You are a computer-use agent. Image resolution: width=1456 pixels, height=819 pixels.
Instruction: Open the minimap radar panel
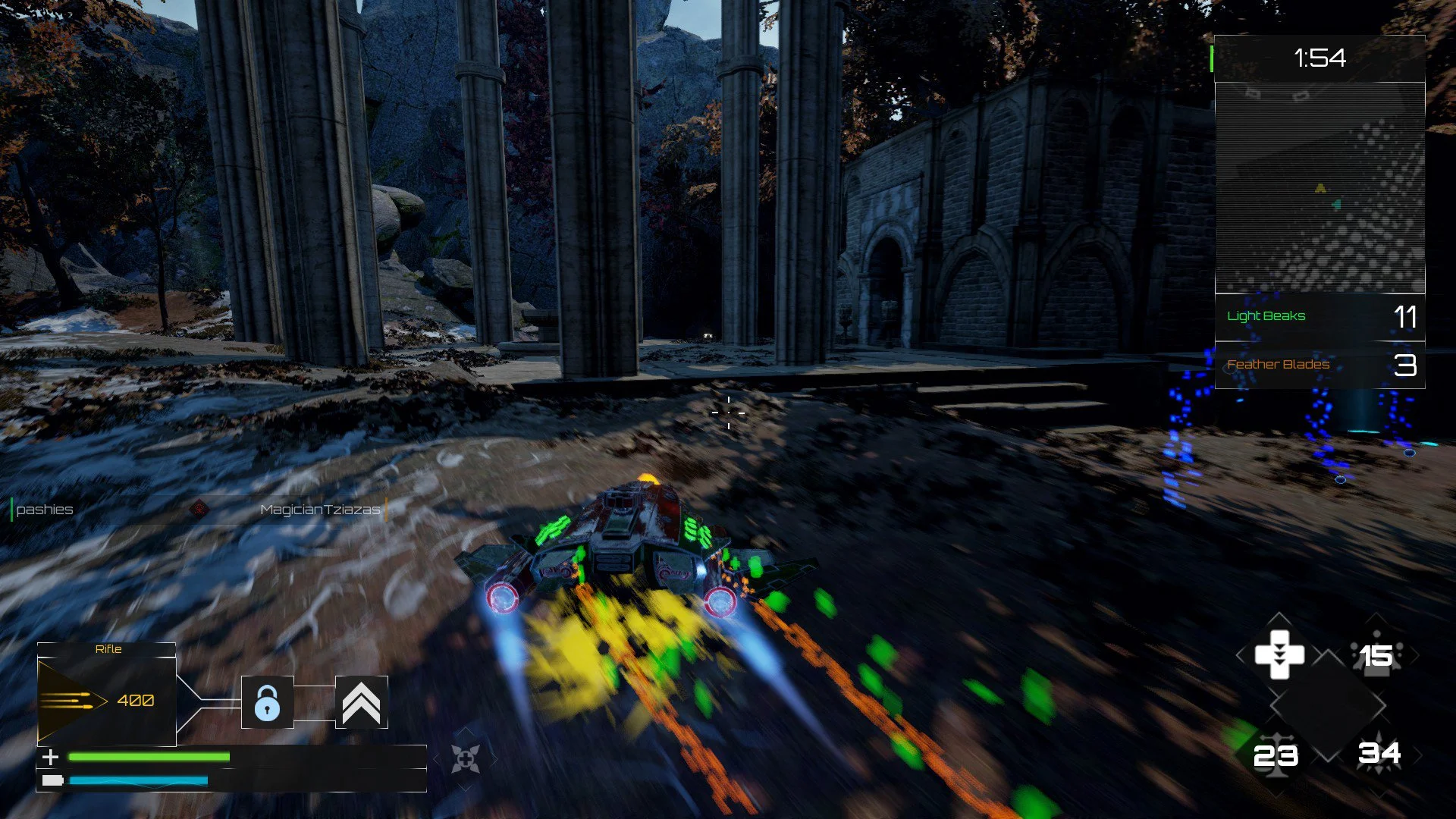(1319, 187)
